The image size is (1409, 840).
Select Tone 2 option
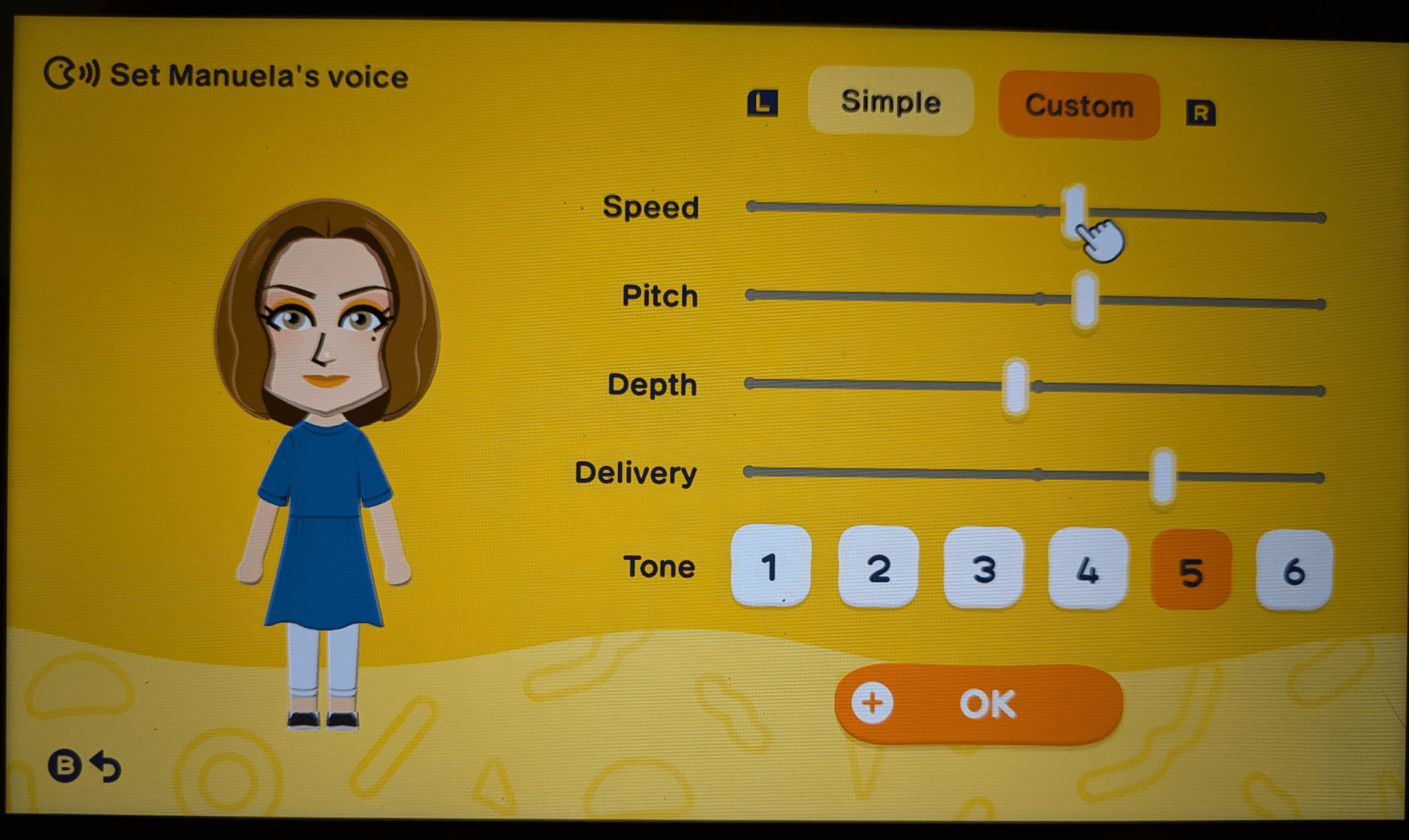[x=878, y=568]
